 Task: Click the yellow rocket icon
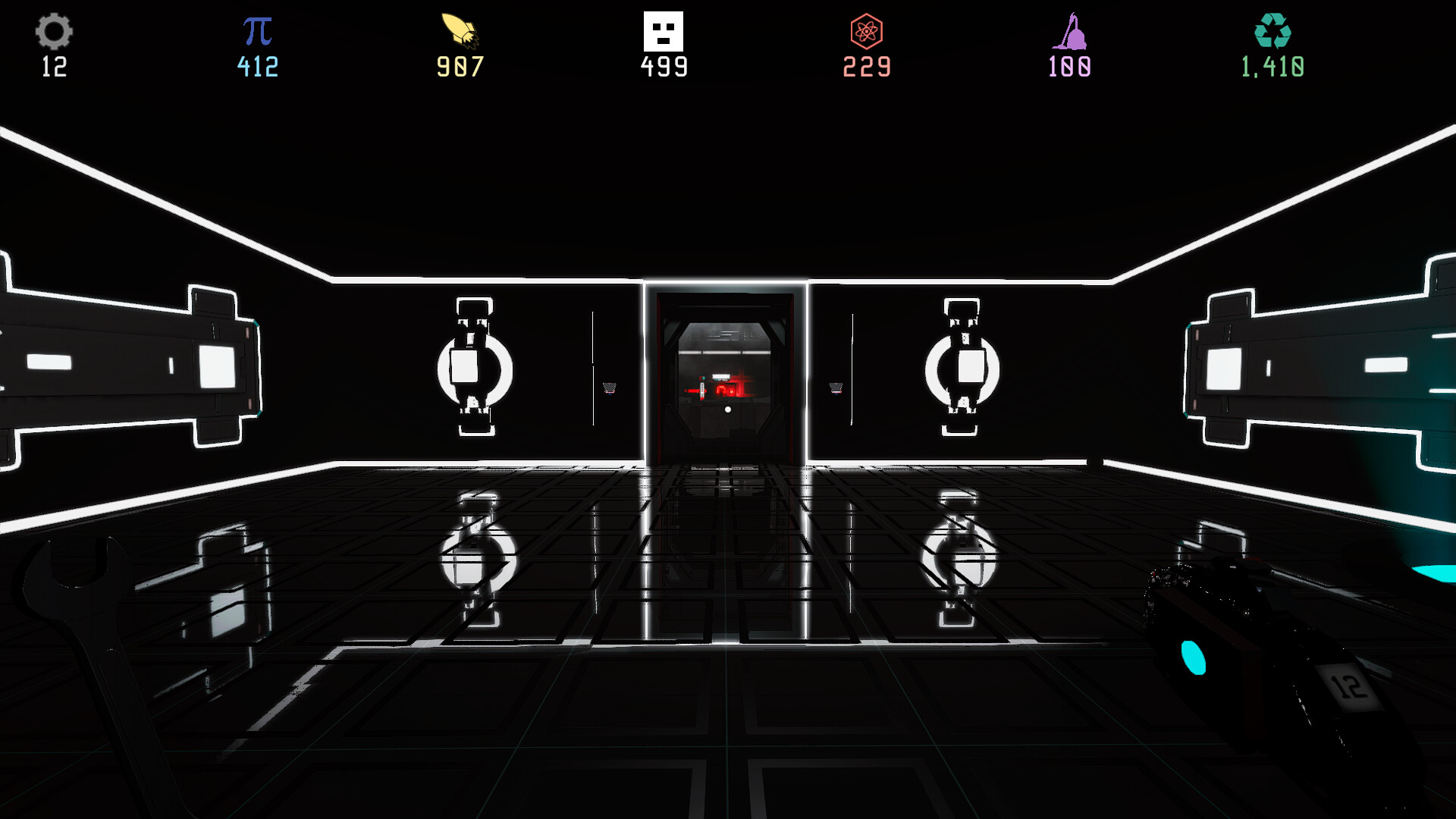tap(458, 29)
